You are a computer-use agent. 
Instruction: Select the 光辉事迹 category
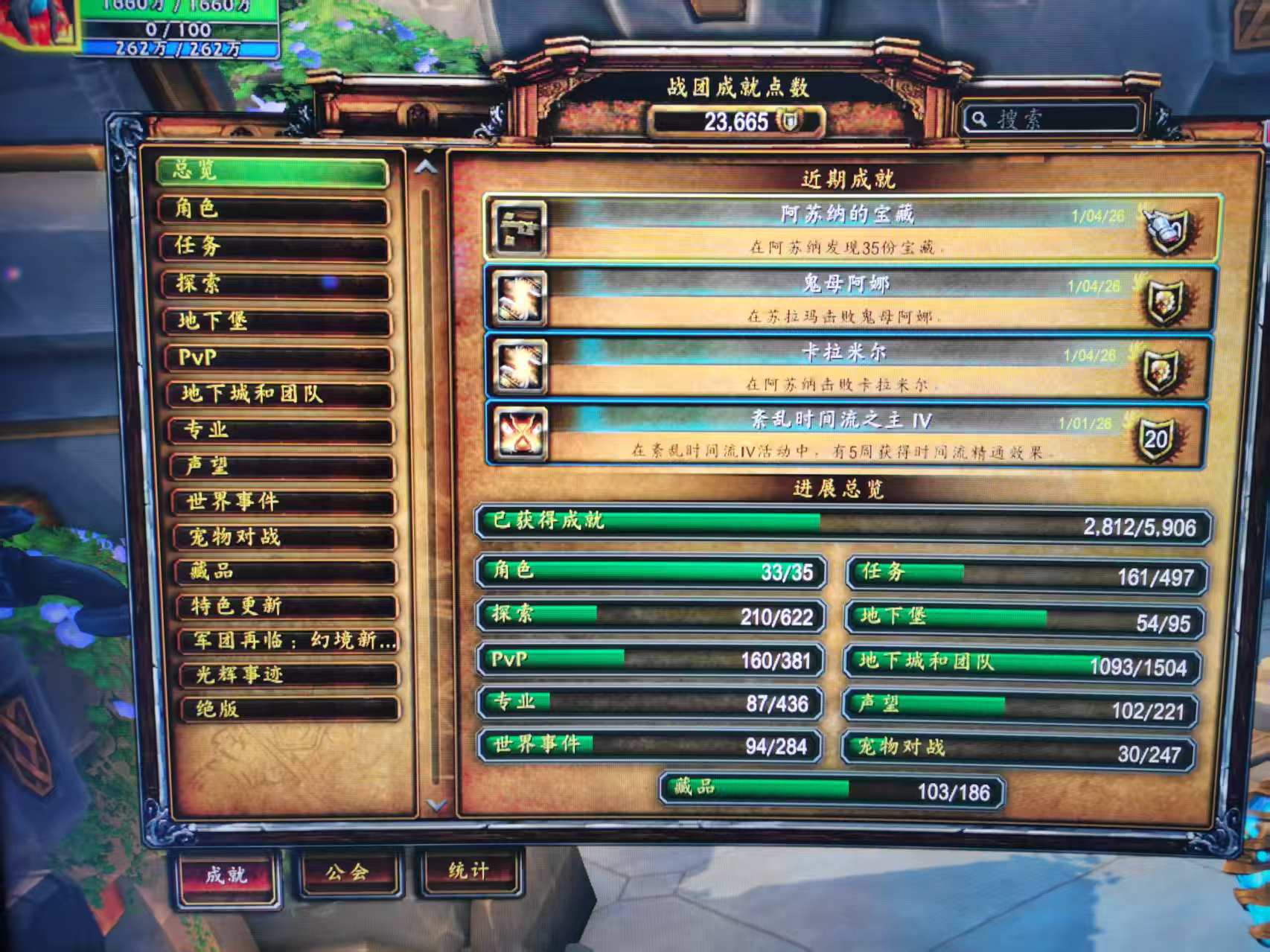point(288,675)
